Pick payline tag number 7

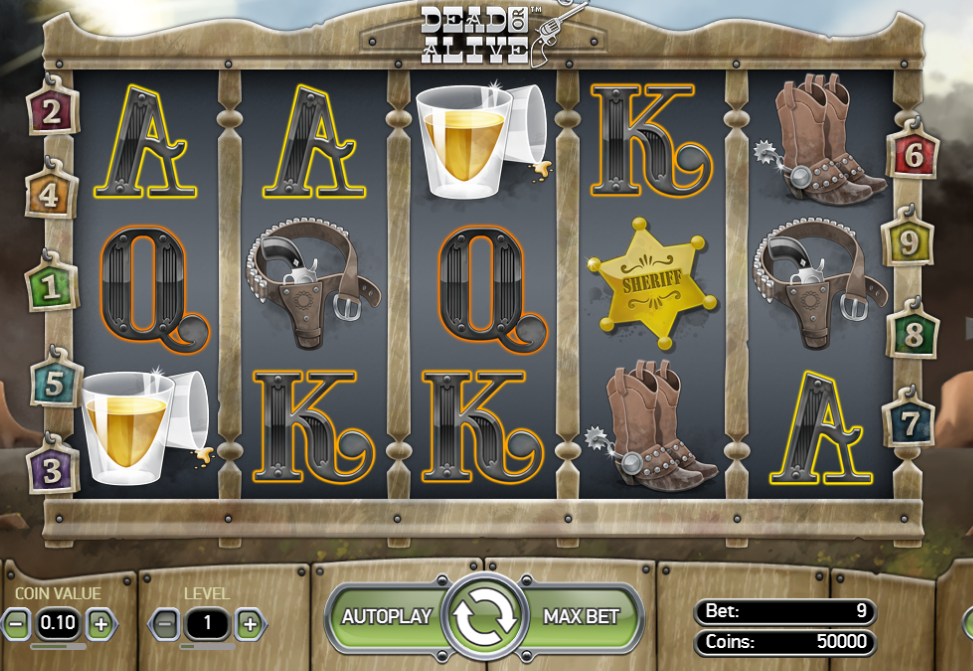[x=908, y=424]
